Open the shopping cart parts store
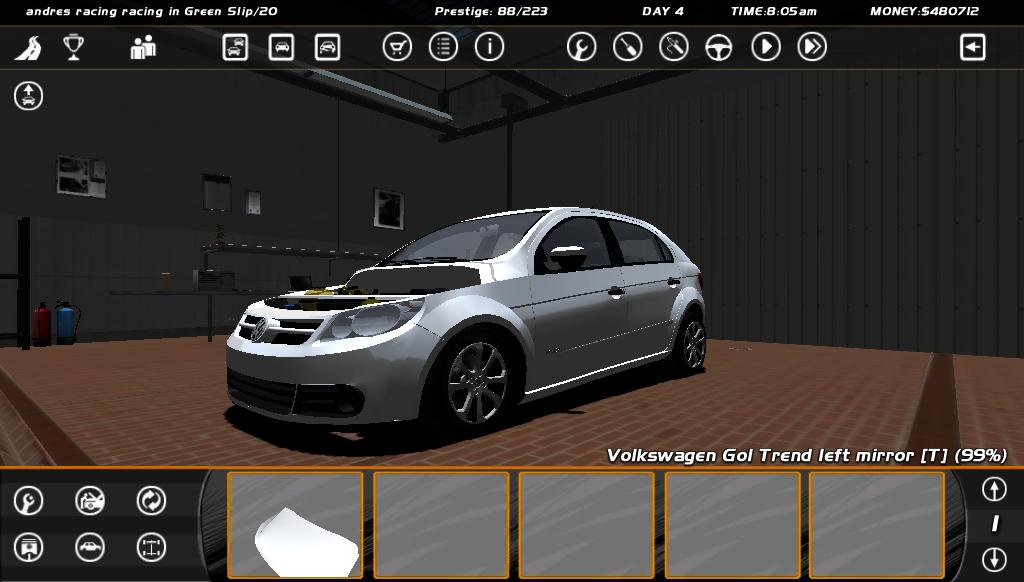1024x582 pixels. click(x=397, y=47)
